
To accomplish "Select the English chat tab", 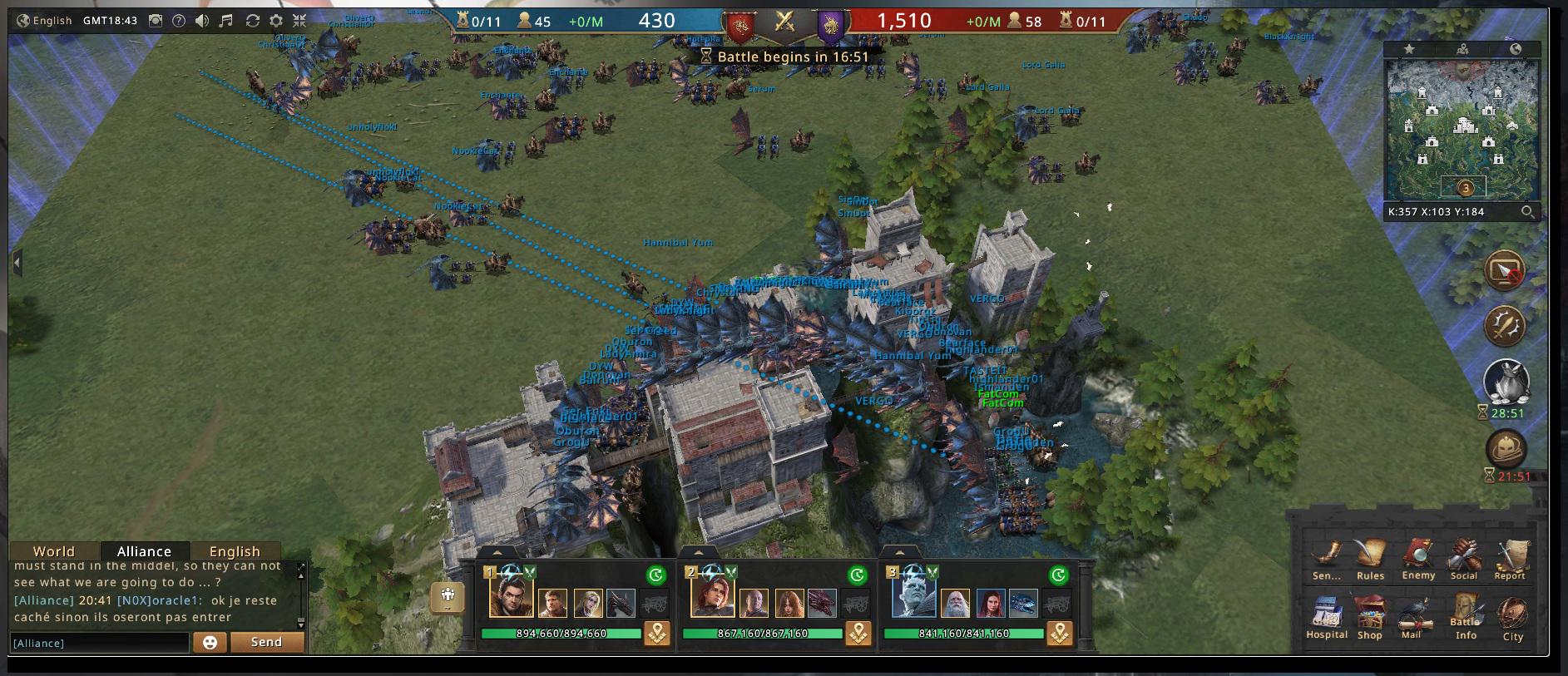I will pos(235,551).
